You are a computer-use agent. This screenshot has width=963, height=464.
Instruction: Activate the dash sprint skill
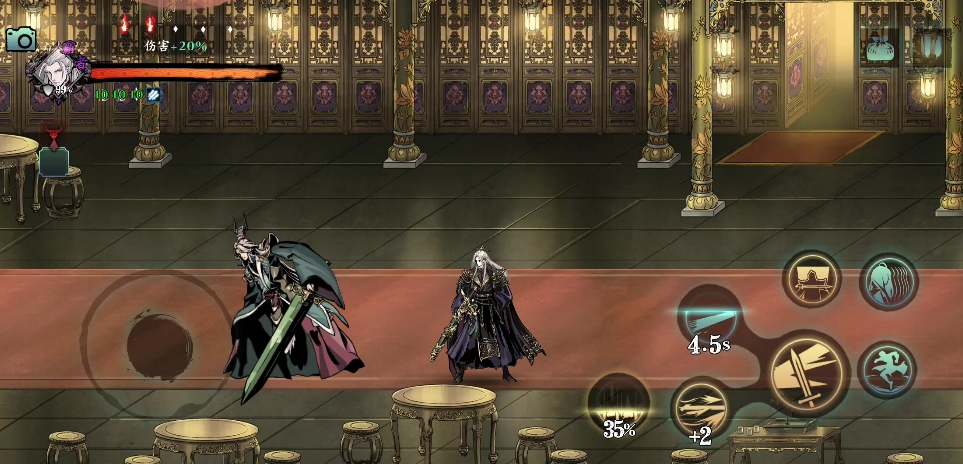[887, 368]
